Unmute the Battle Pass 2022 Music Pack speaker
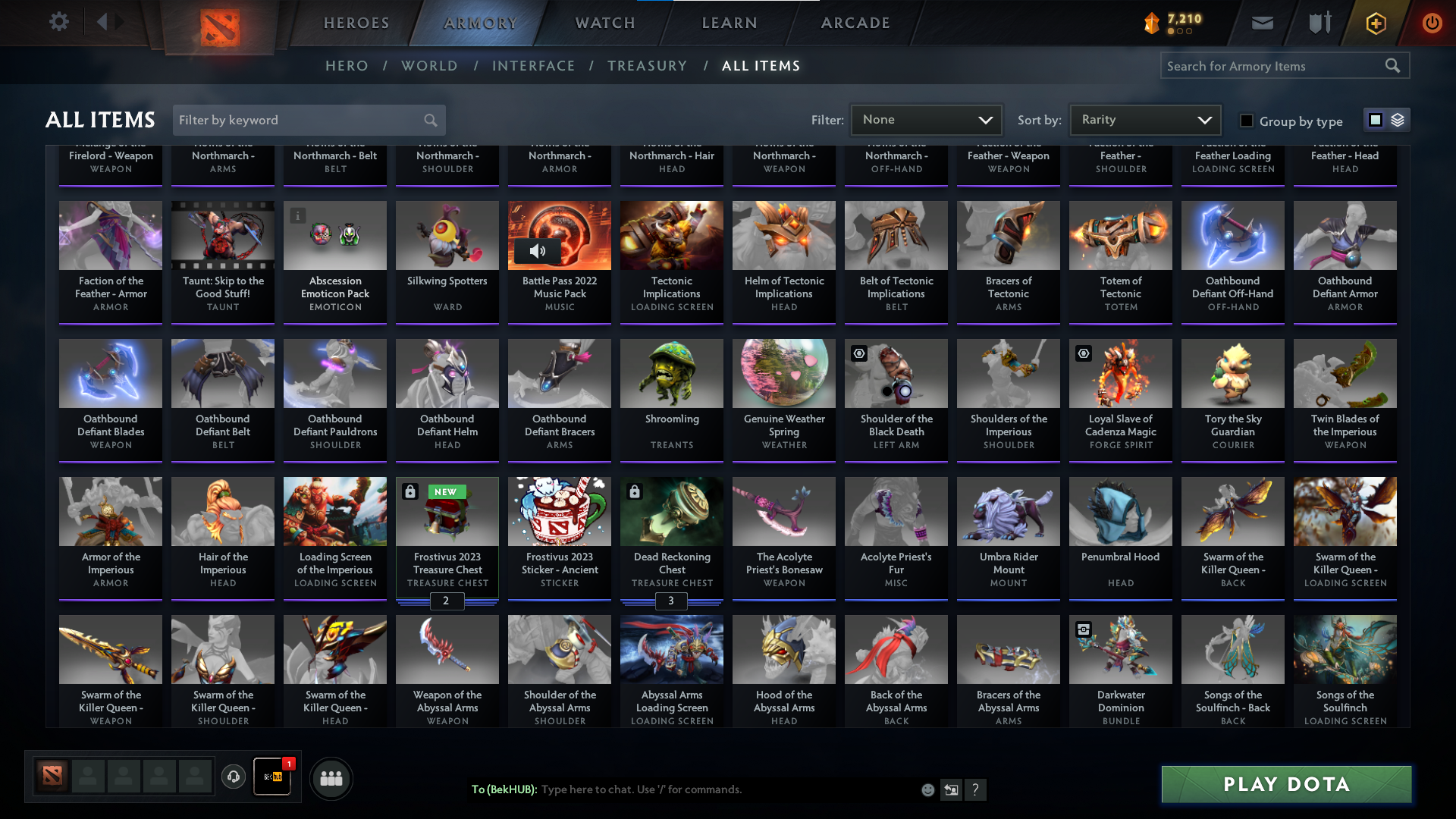 coord(538,251)
